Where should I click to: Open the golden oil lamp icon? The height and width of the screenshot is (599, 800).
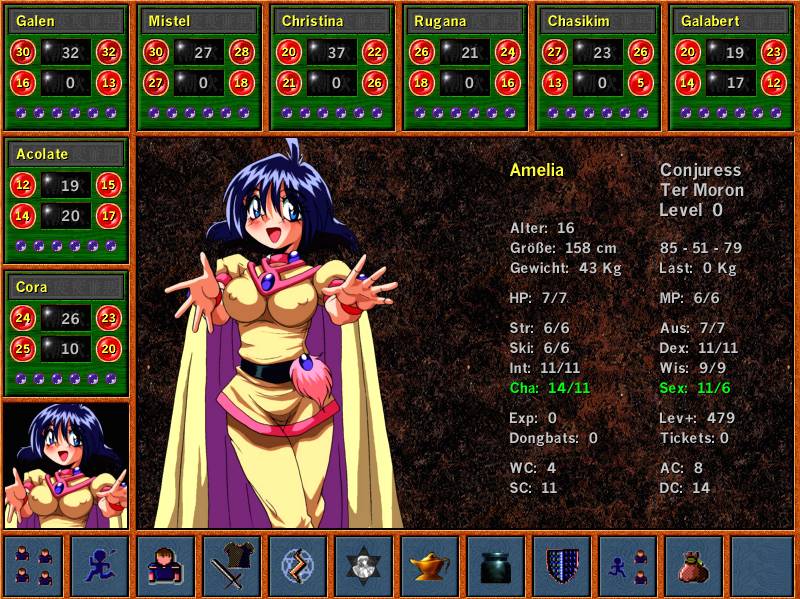click(x=430, y=566)
